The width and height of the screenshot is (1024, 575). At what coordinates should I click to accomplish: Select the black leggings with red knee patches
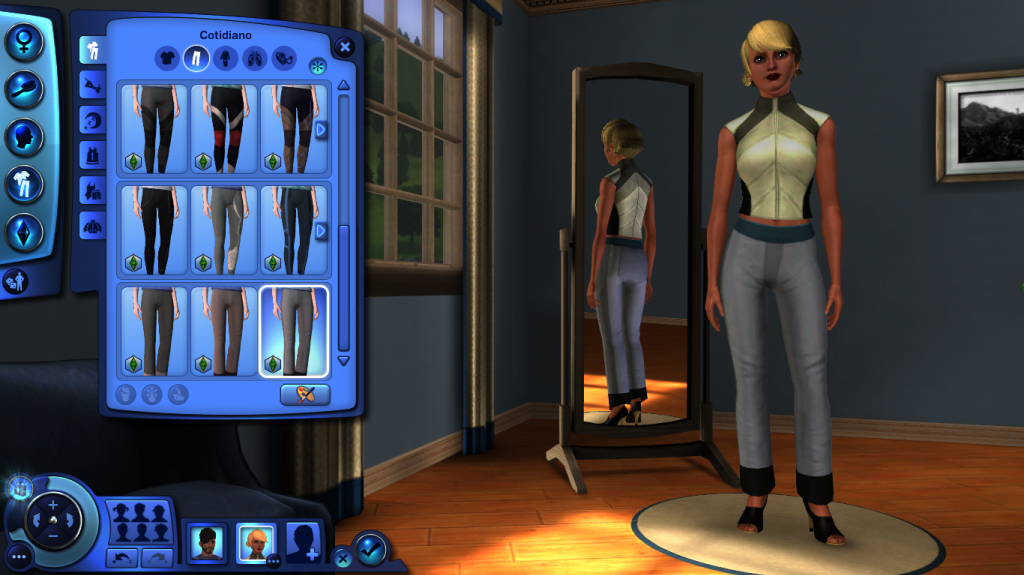coord(223,129)
